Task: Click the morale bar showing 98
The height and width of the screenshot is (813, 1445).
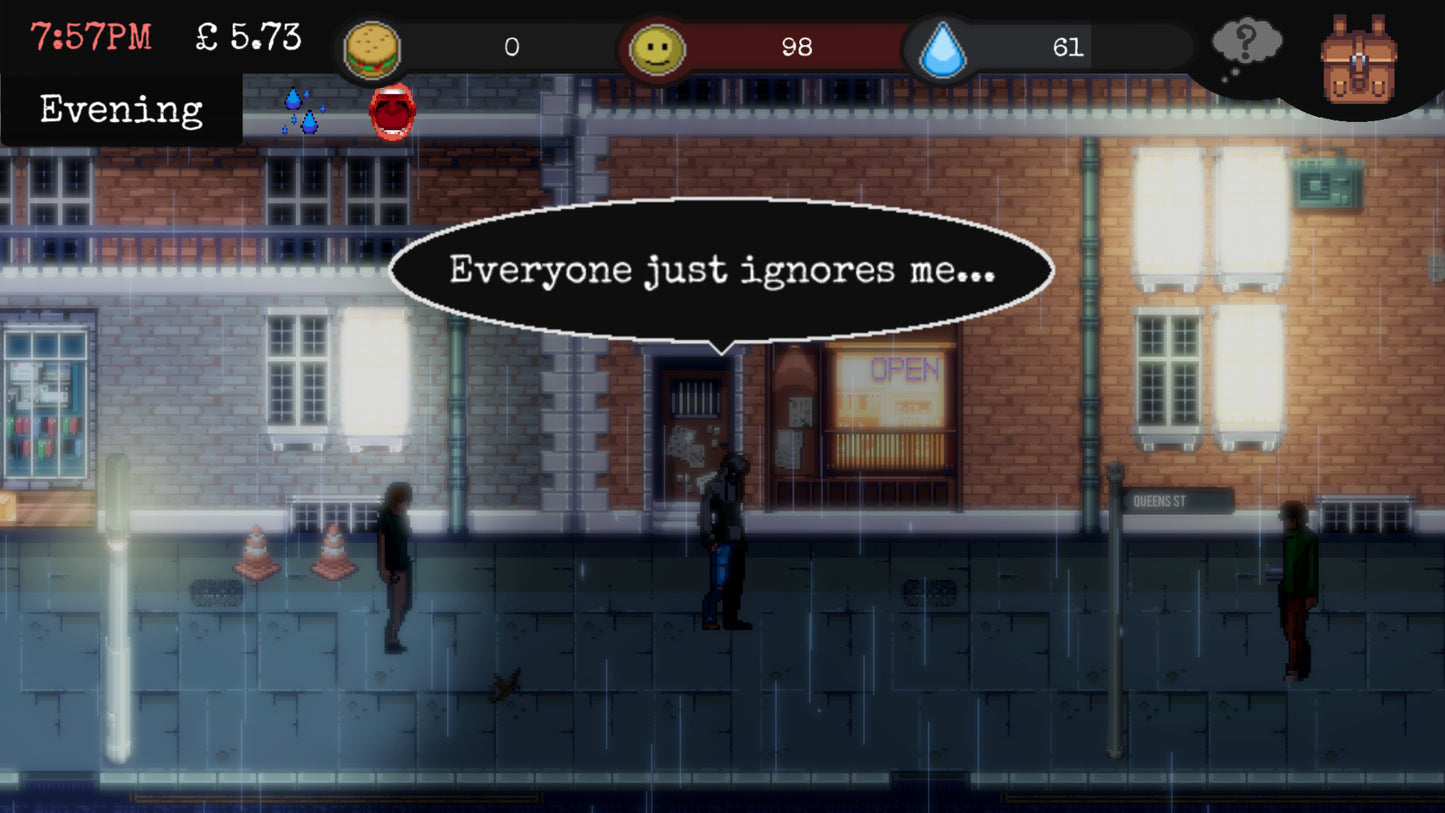Action: click(797, 46)
